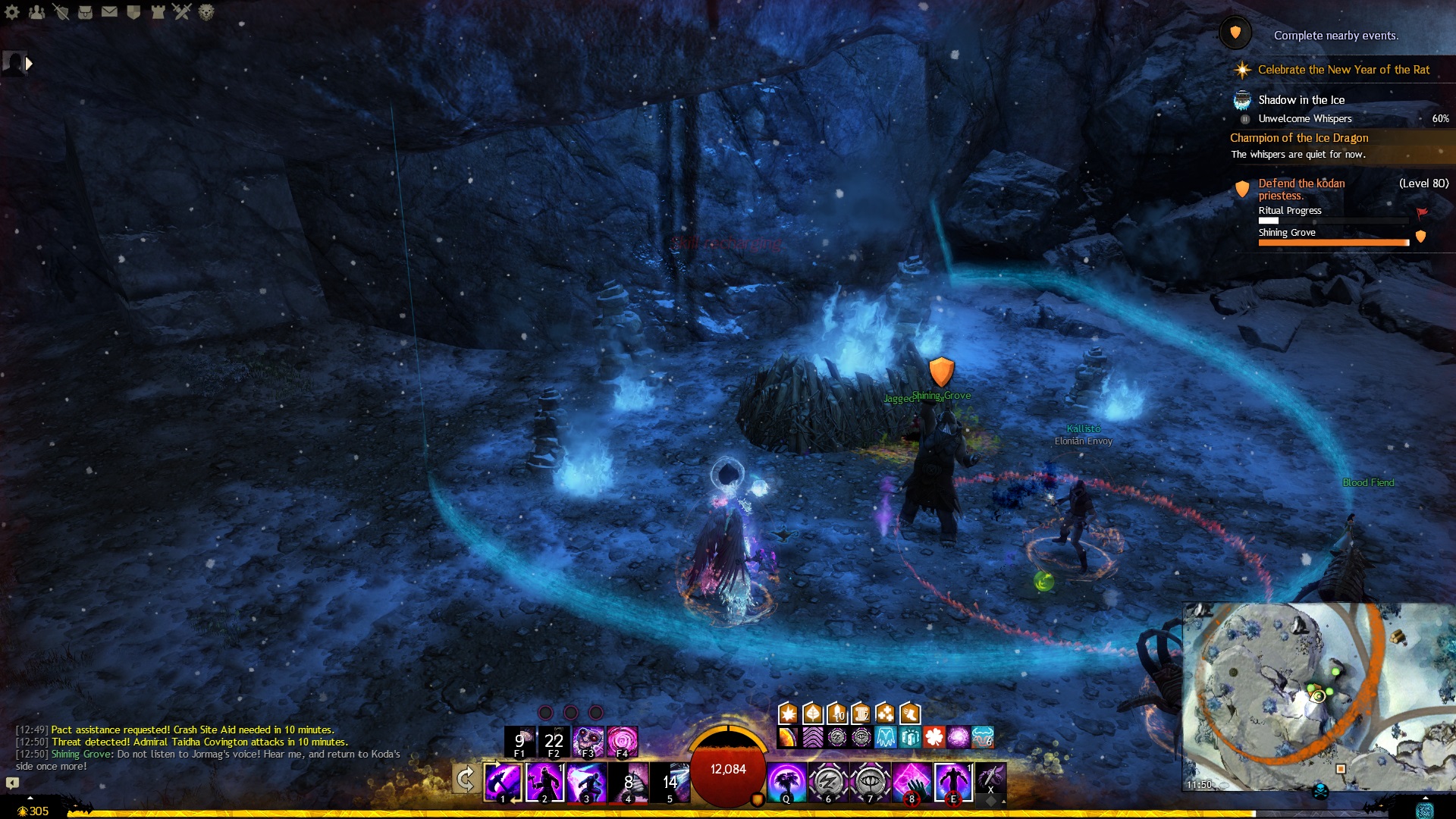Open the World vs World castle icon
The image size is (1456, 819).
tap(158, 11)
